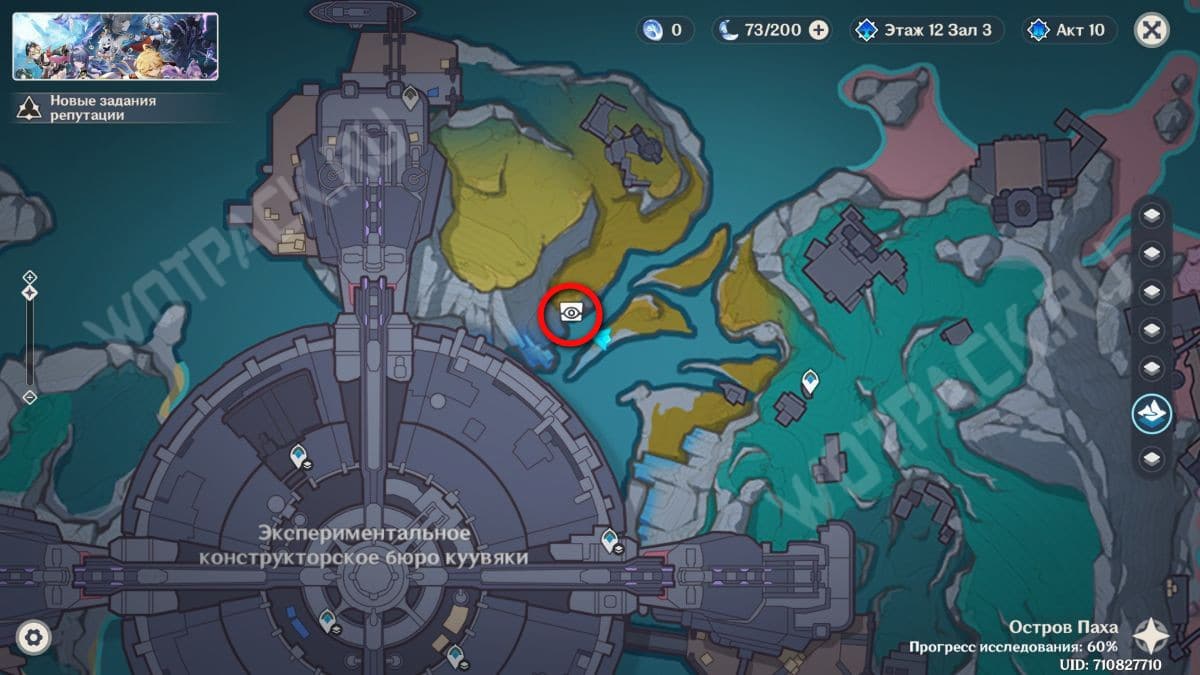Zoom in the map with the plus button

pos(30,277)
